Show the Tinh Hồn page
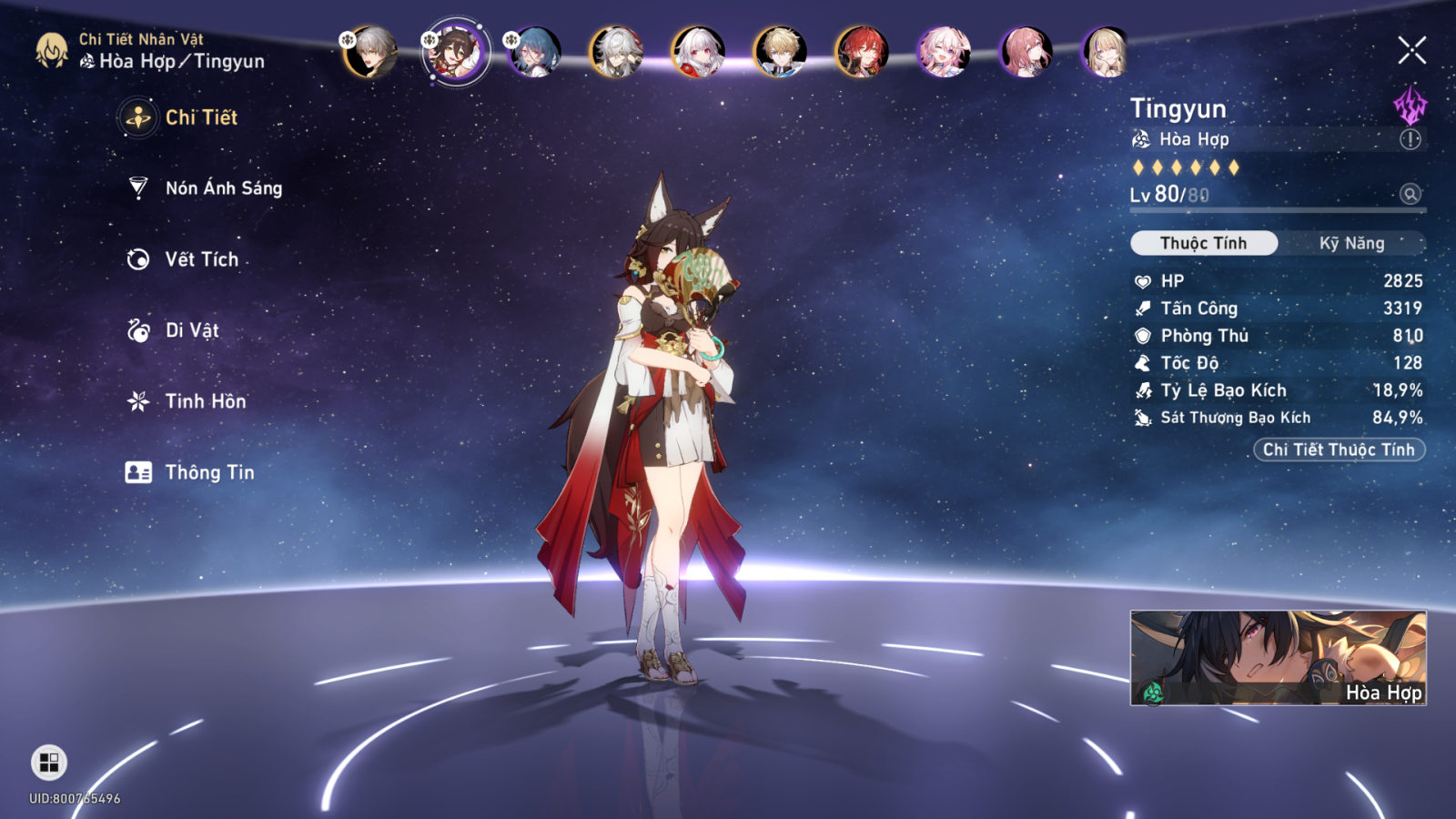1456x819 pixels. 205,401
